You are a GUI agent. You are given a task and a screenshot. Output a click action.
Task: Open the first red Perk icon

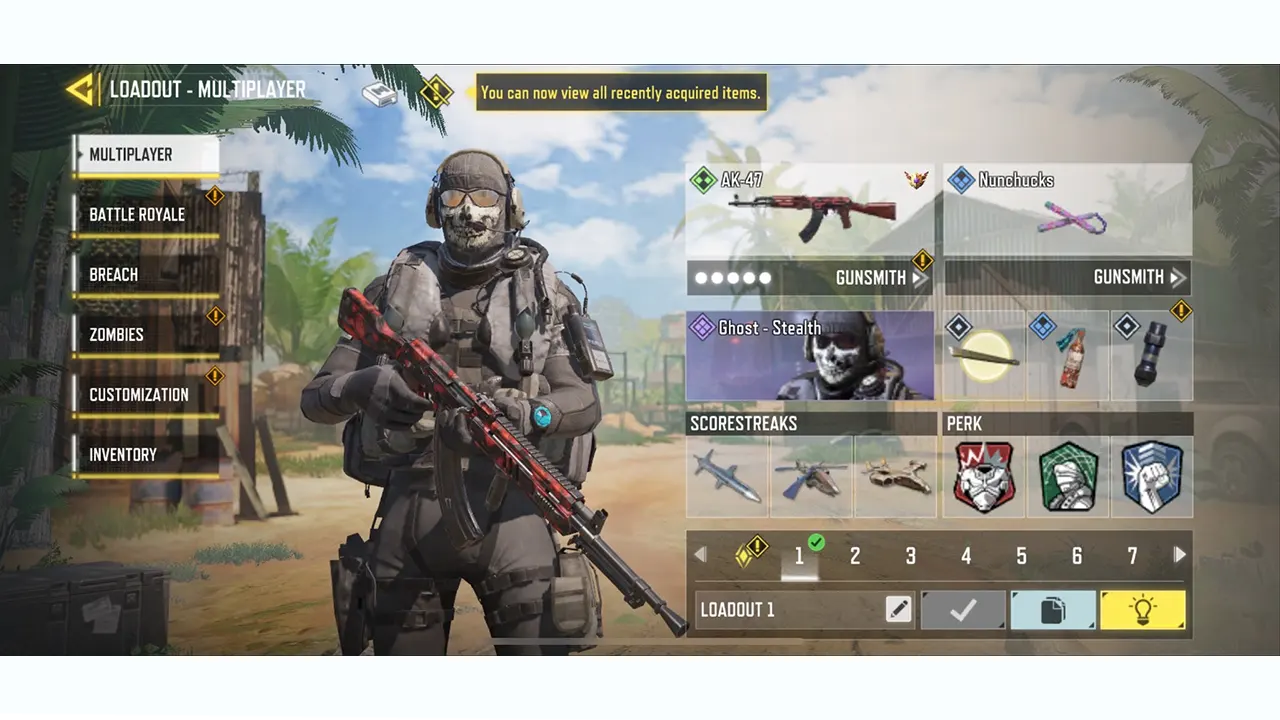981,476
